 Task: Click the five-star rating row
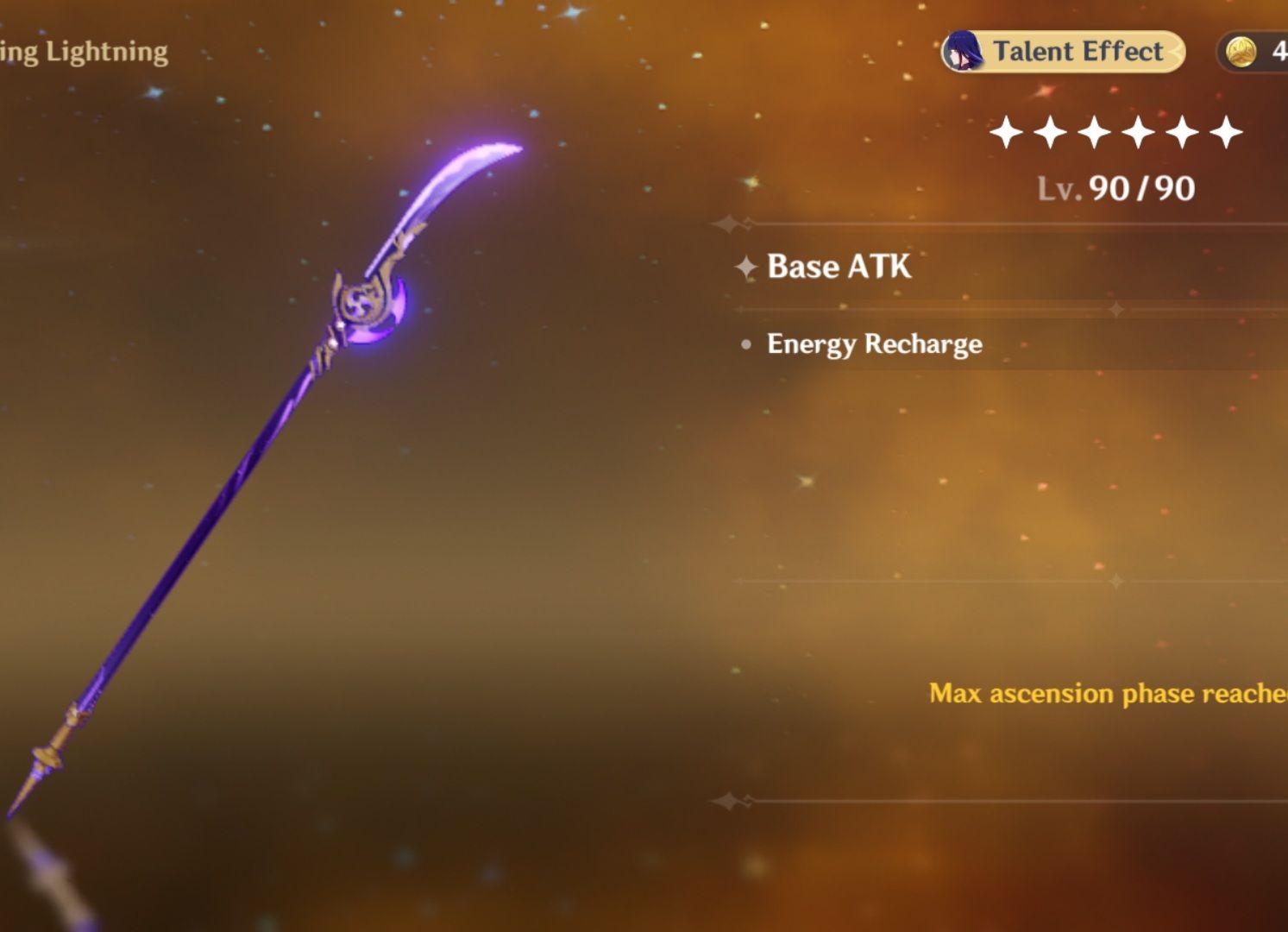tap(1115, 132)
